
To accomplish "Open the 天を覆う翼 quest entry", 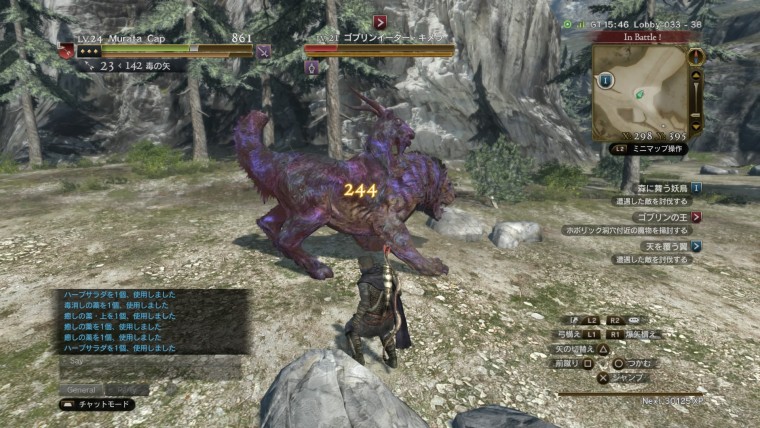I will point(664,245).
